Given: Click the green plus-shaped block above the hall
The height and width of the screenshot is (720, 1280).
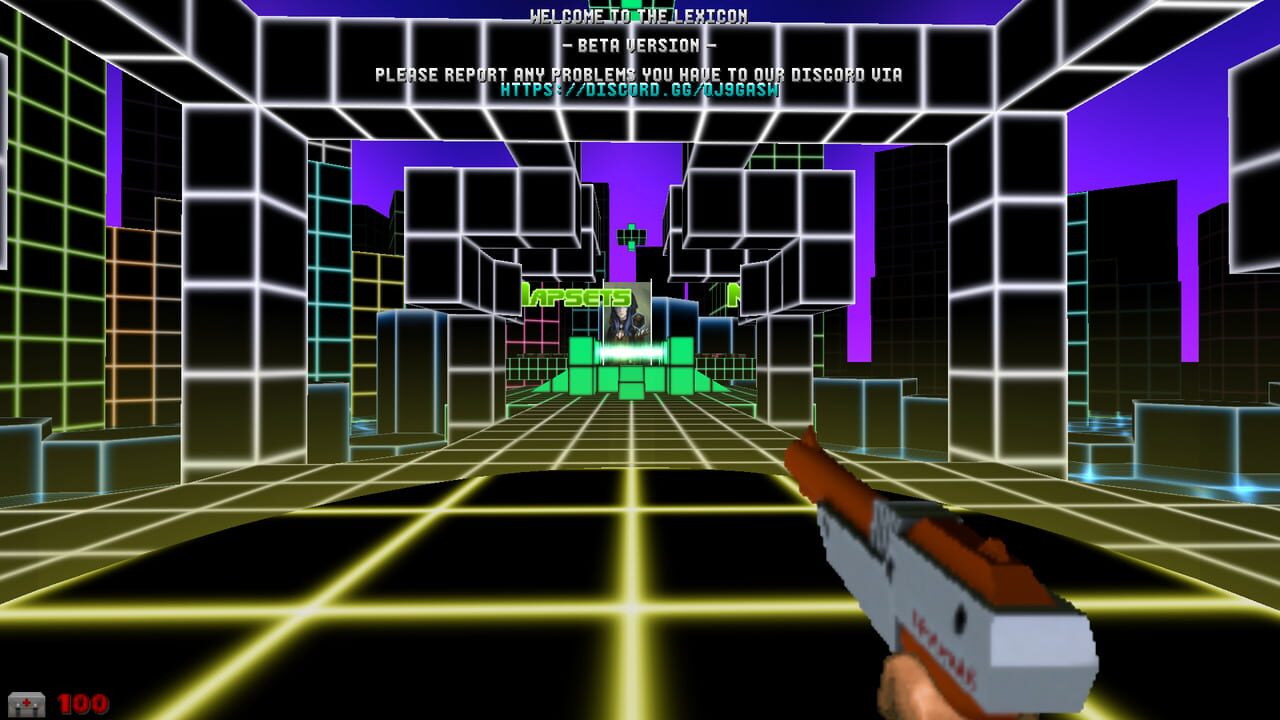Looking at the screenshot, I should pos(633,238).
